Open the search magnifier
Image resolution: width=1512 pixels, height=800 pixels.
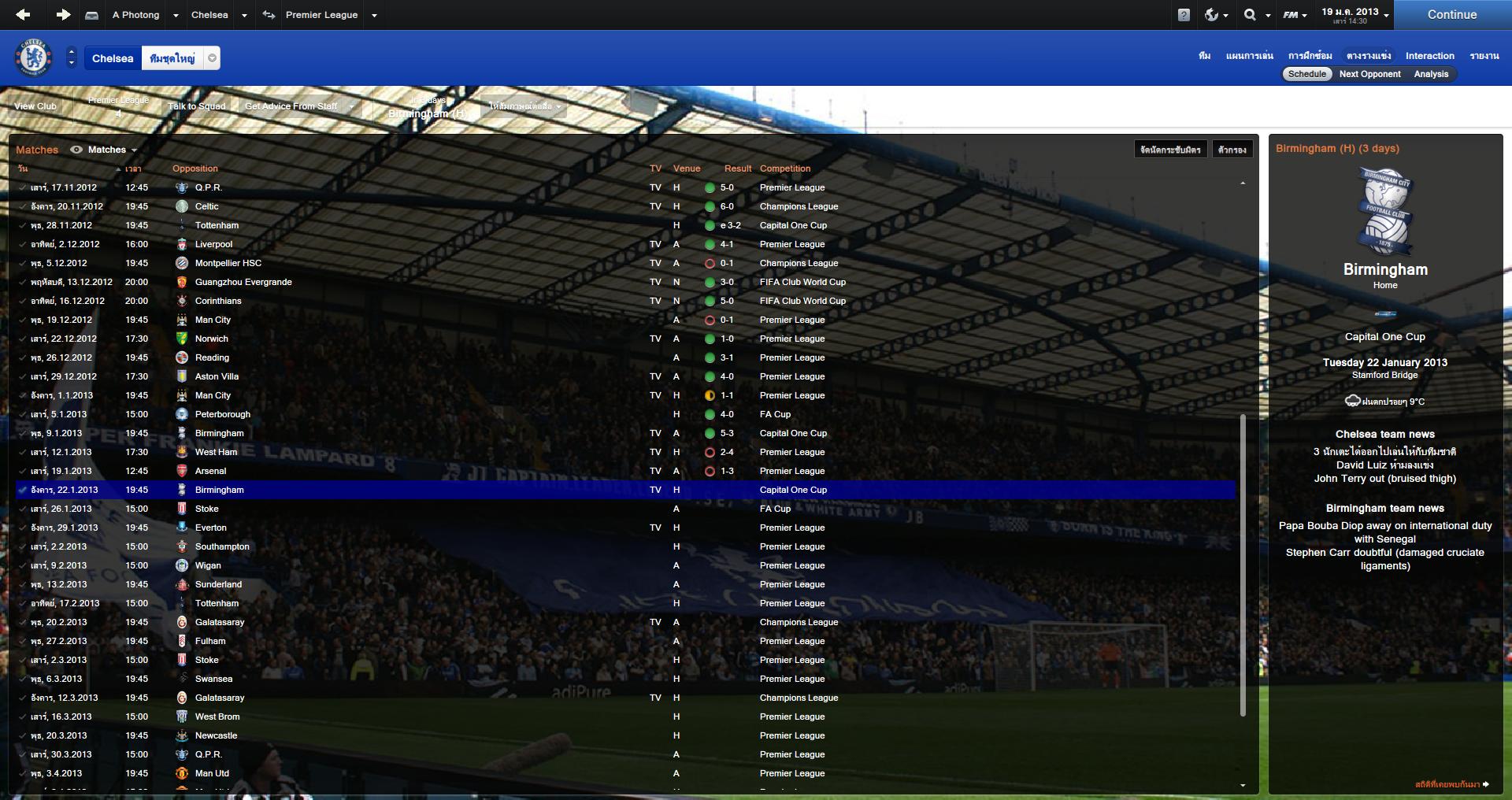[x=1250, y=15]
